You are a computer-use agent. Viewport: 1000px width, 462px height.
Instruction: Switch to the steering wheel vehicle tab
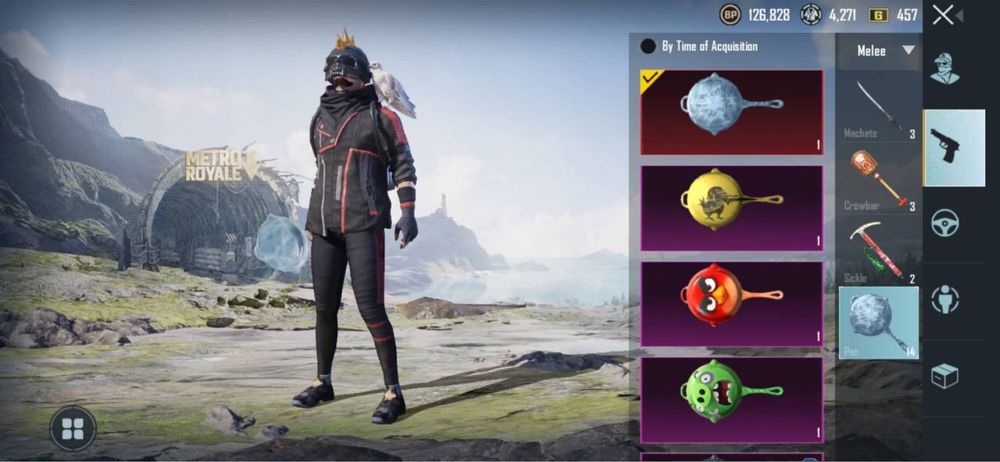pos(945,223)
